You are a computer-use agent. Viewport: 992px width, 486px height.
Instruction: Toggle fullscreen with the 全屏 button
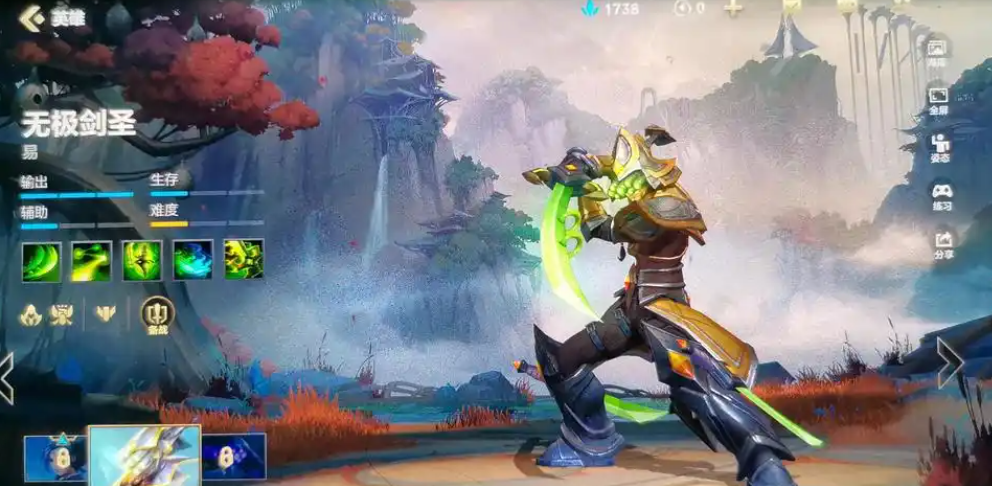point(938,100)
